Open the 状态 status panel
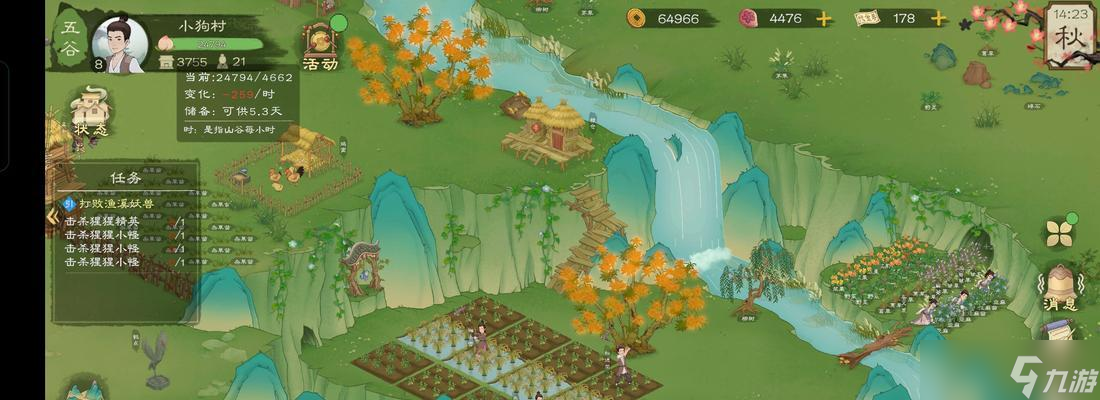1100x400 pixels. click(x=90, y=111)
